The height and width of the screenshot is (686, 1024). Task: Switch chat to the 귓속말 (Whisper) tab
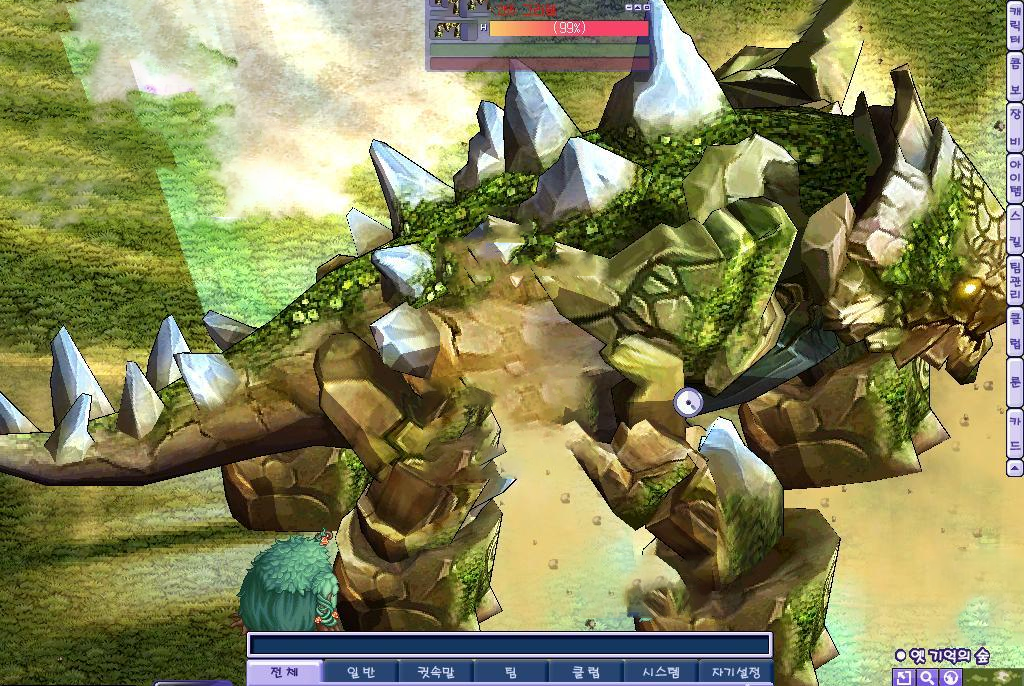coord(435,673)
